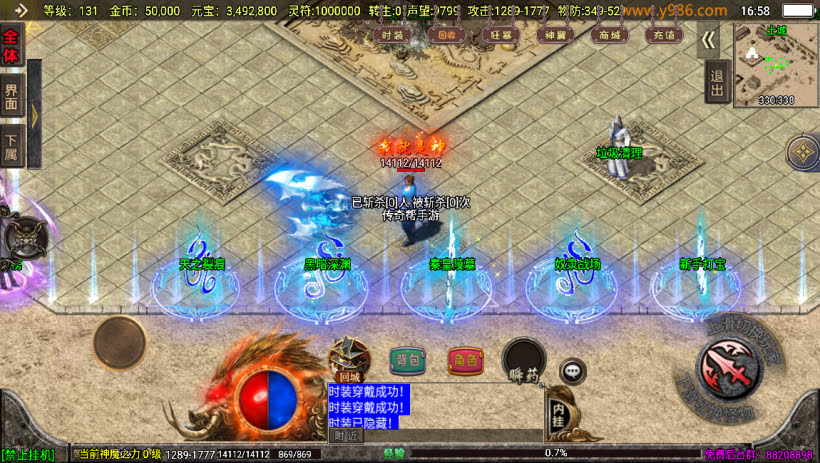The height and width of the screenshot is (463, 820).
Task: Tap the 瞬药 instant potion button
Action: [x=524, y=360]
